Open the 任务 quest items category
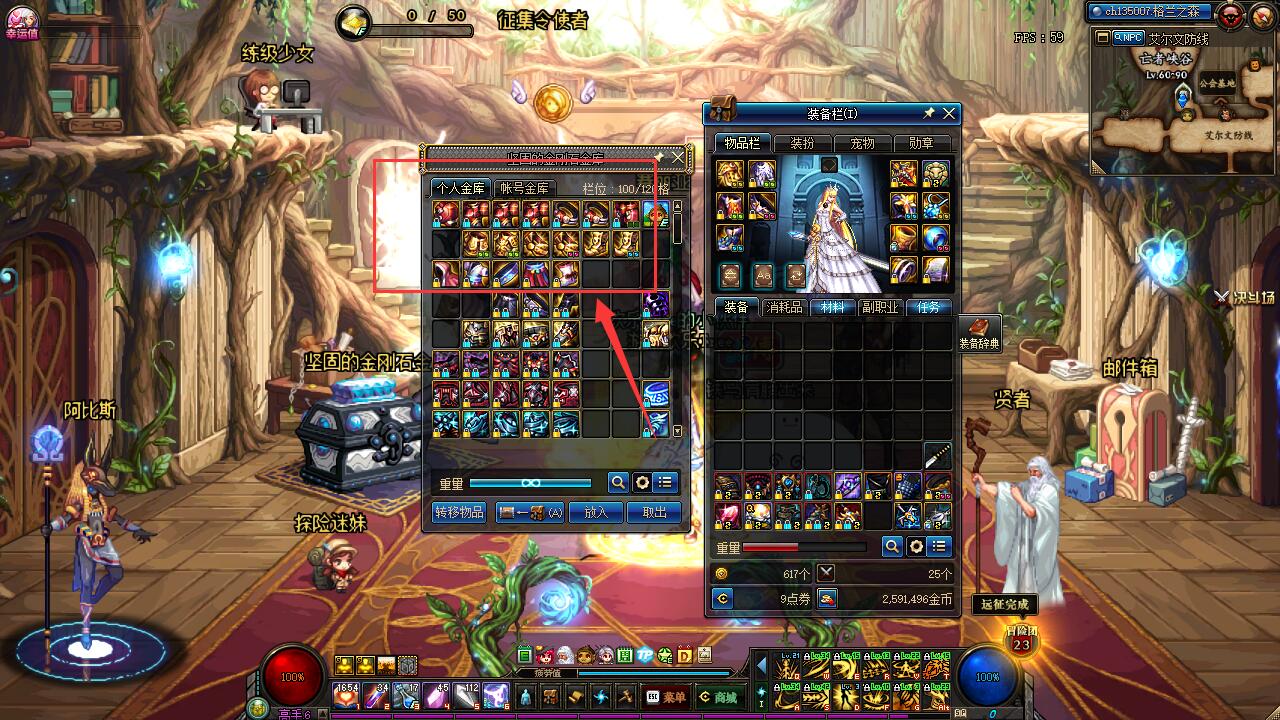 (928, 307)
